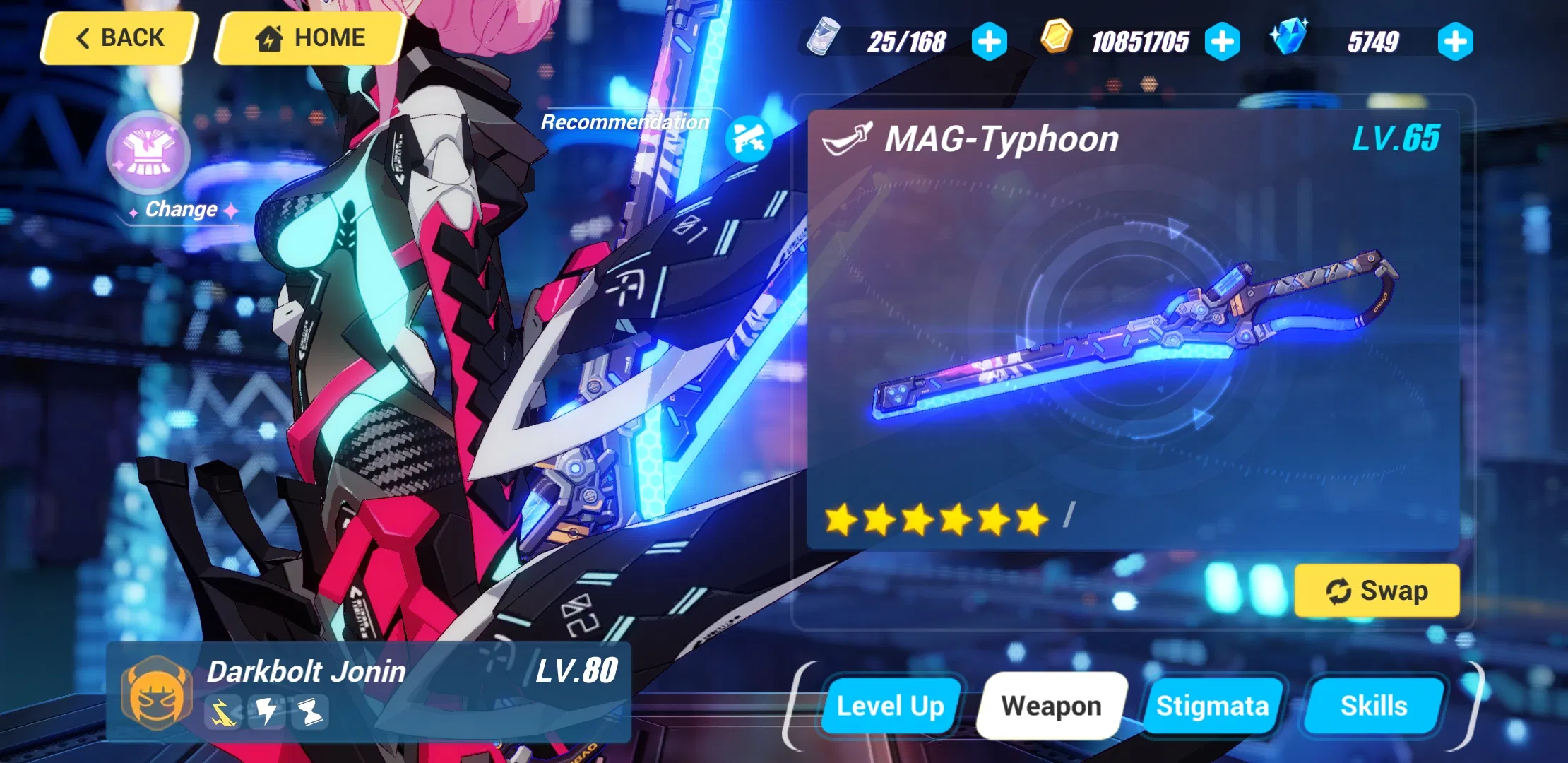The width and height of the screenshot is (1568, 763).
Task: Select the Weapon tab
Action: pos(1052,705)
